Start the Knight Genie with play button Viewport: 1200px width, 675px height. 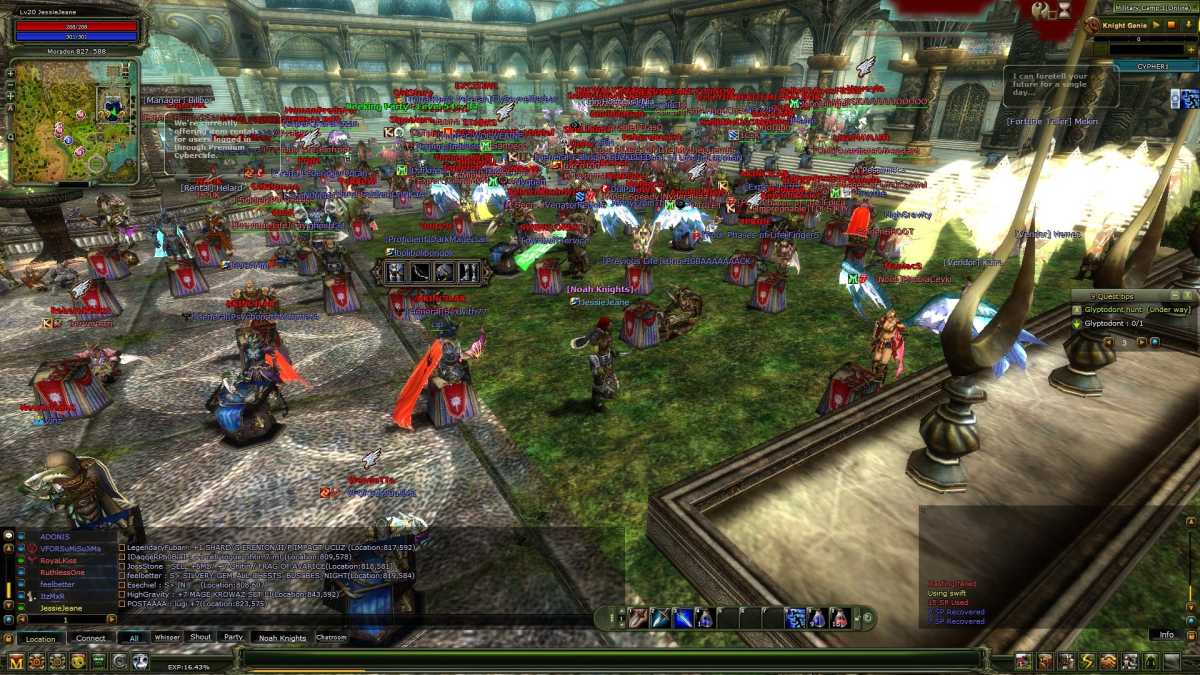point(1157,24)
